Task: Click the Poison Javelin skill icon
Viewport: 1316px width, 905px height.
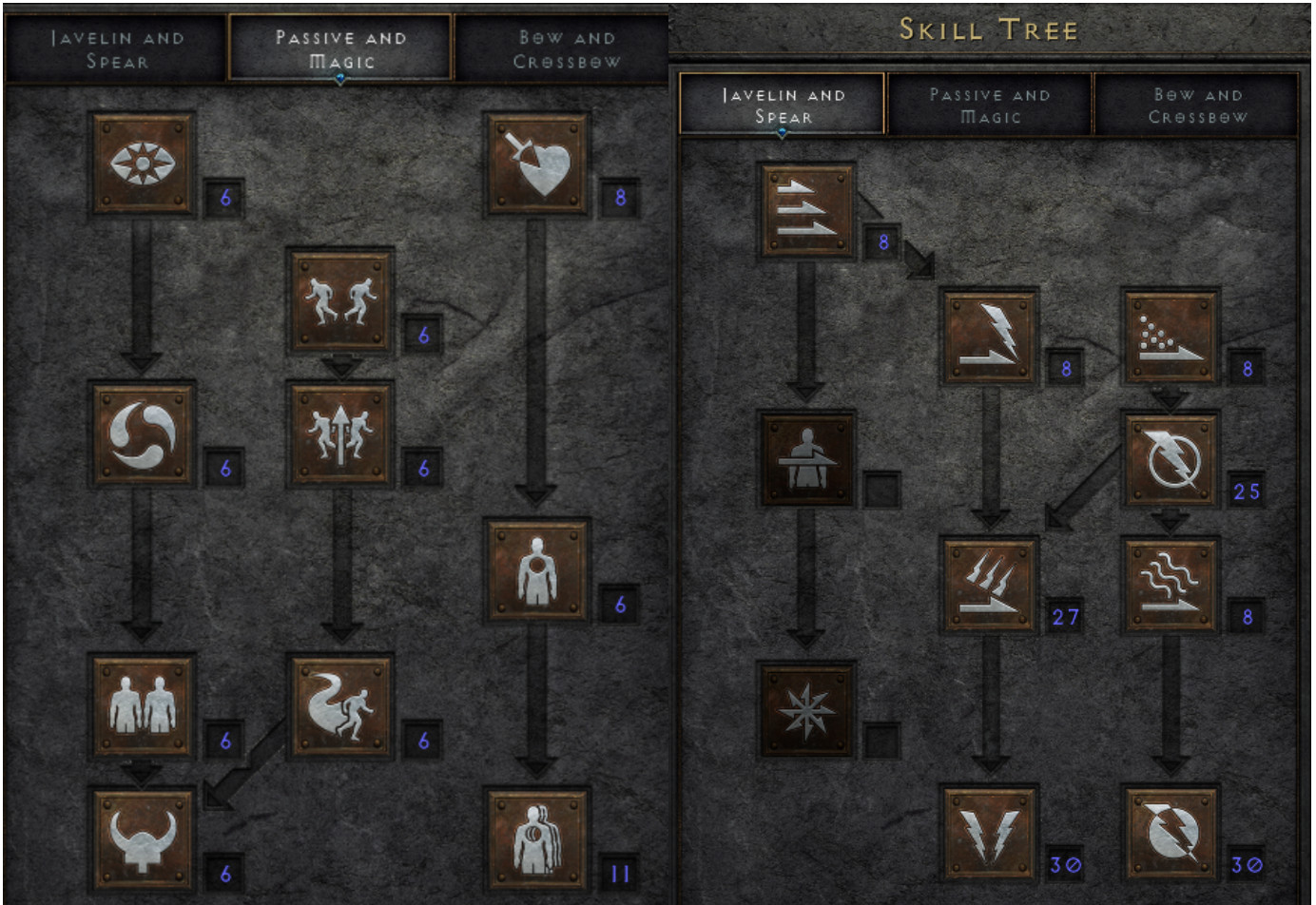Action: tap(1171, 337)
